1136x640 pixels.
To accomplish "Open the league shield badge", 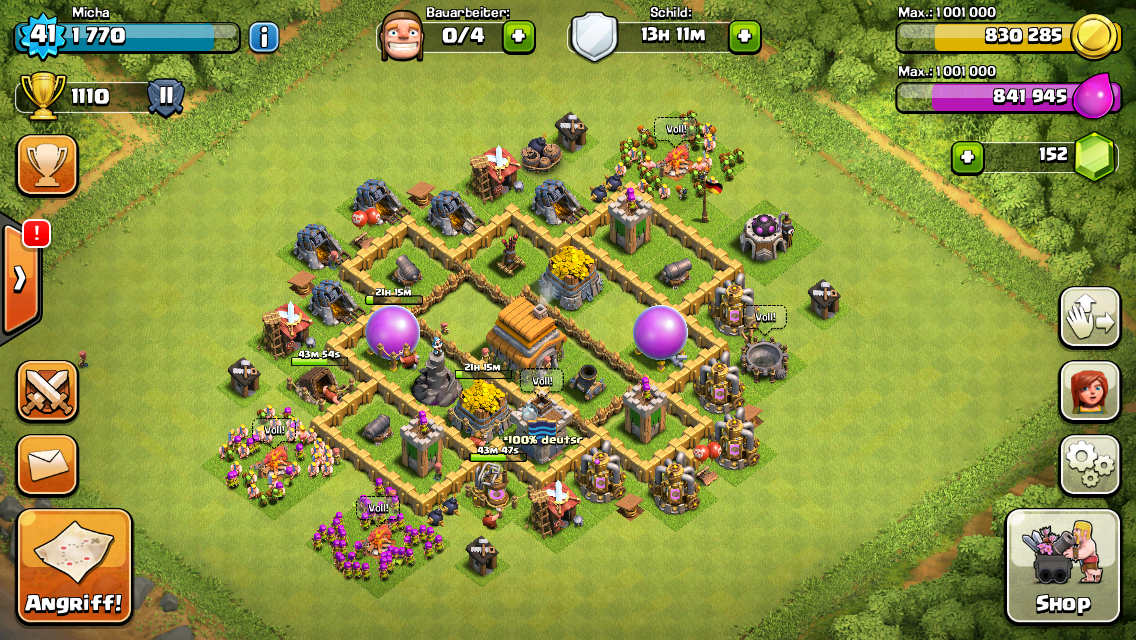I will (x=165, y=97).
